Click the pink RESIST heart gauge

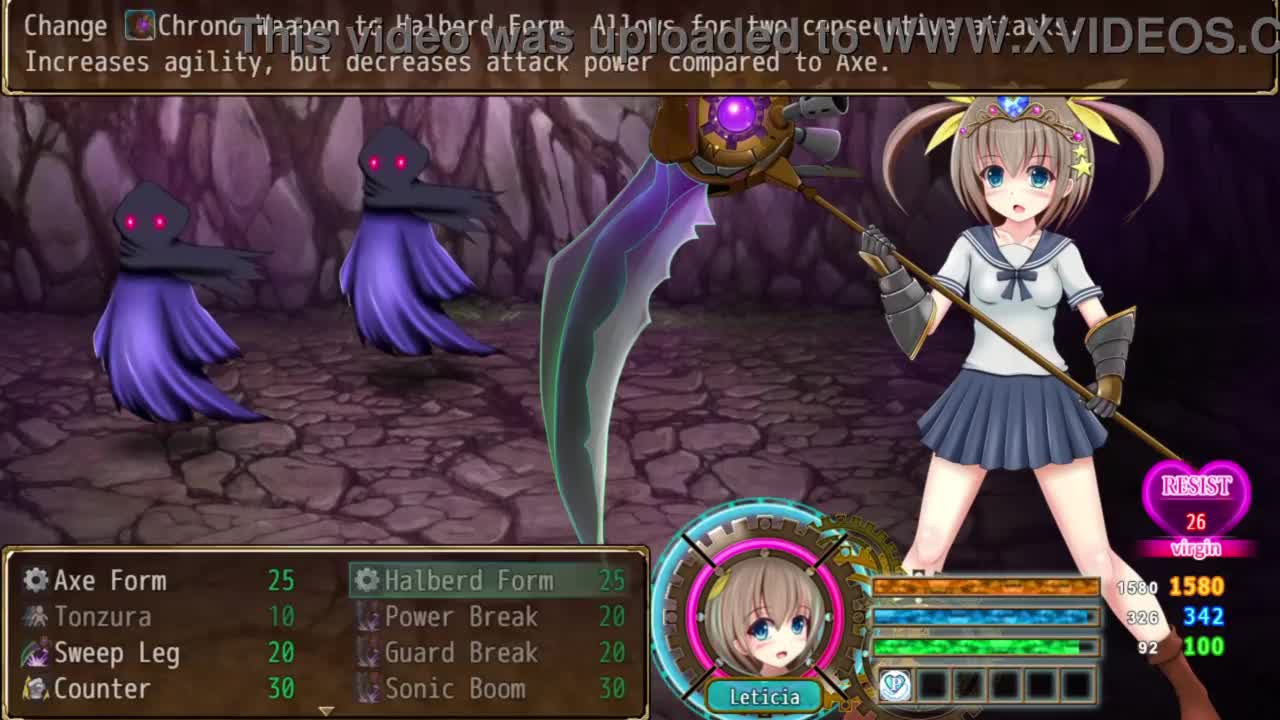pyautogui.click(x=1196, y=500)
